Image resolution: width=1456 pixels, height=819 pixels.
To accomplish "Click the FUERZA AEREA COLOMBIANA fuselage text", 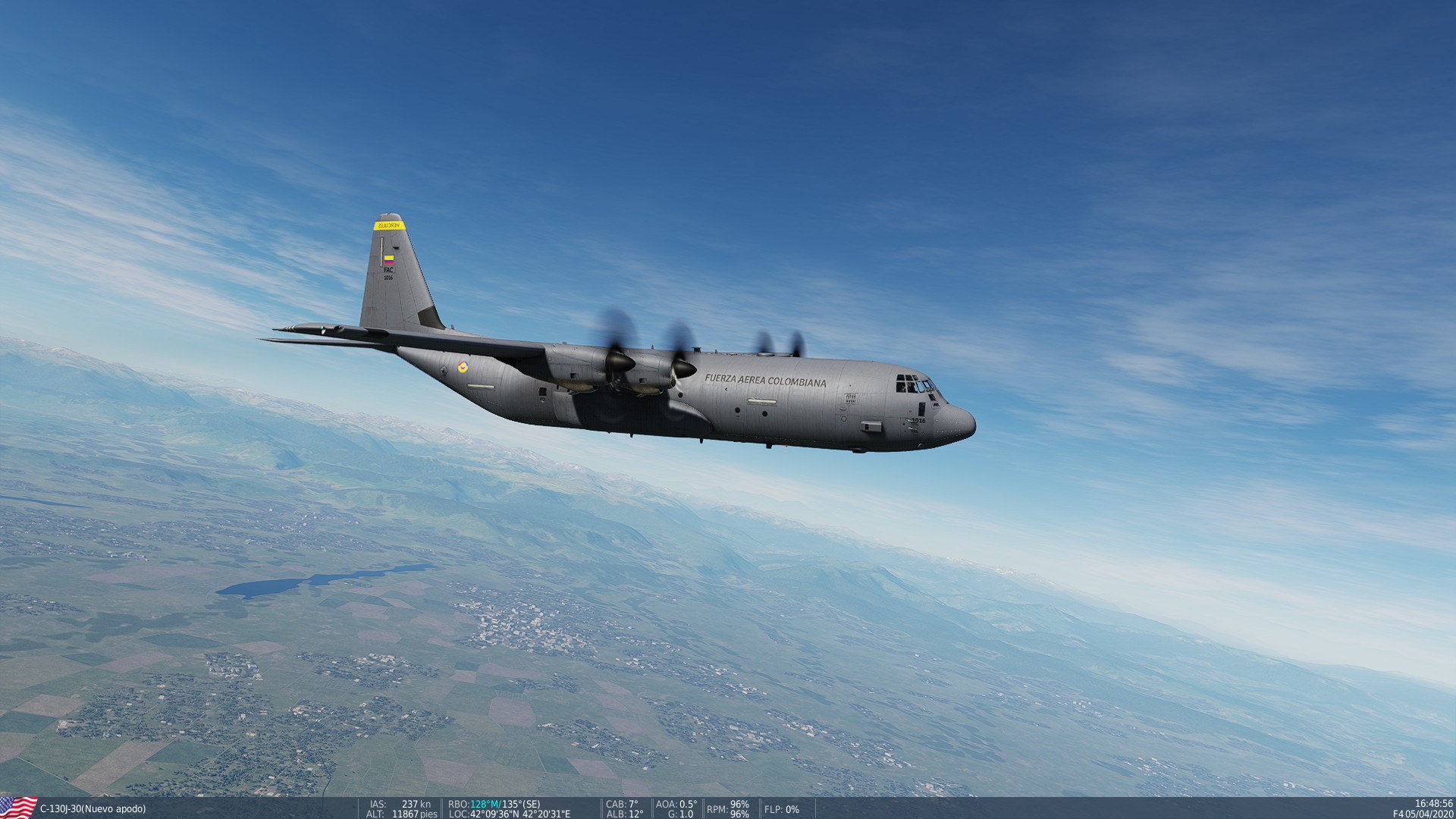I will click(766, 380).
